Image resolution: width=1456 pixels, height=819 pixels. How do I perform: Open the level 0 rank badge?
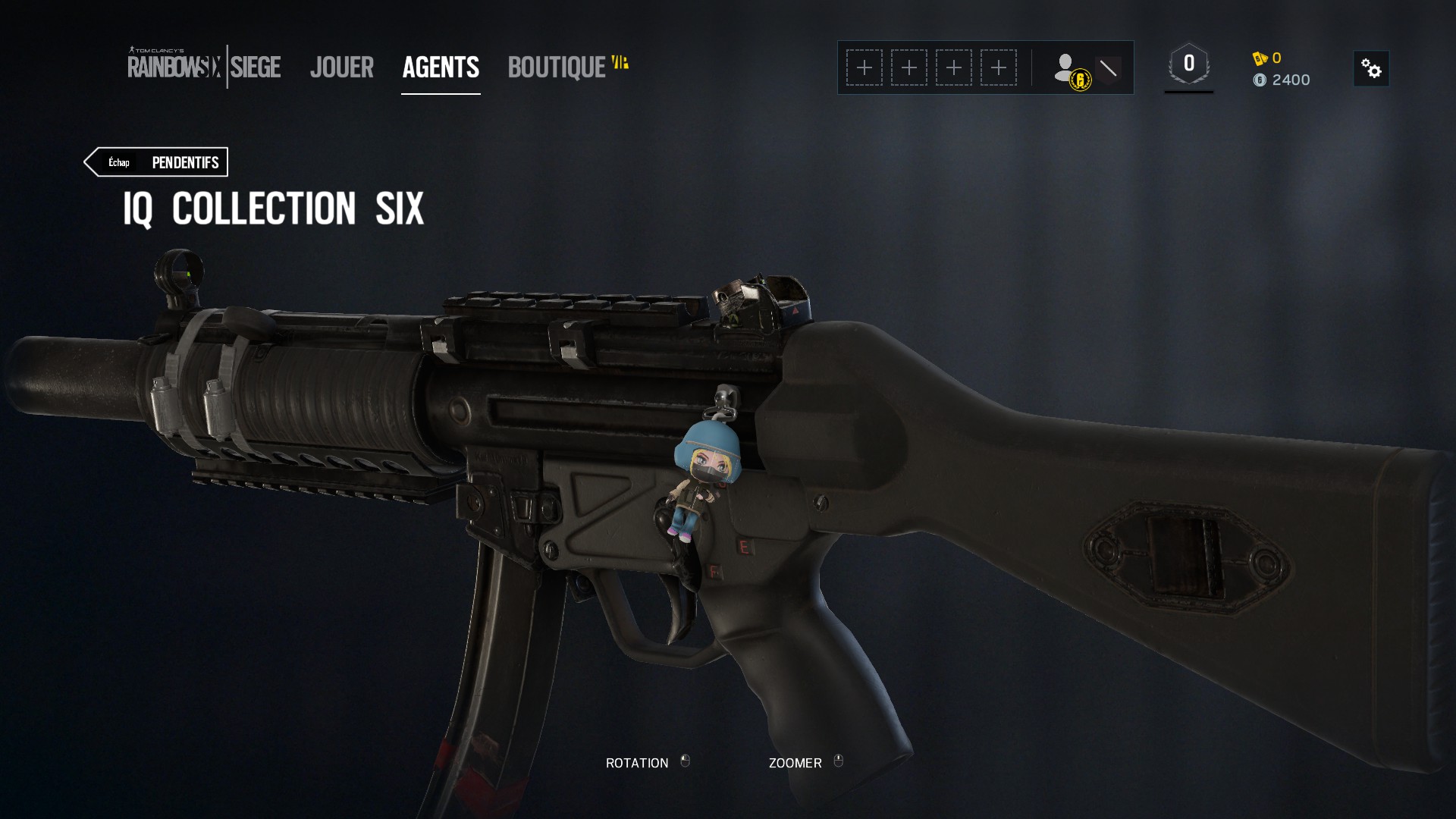[1188, 65]
